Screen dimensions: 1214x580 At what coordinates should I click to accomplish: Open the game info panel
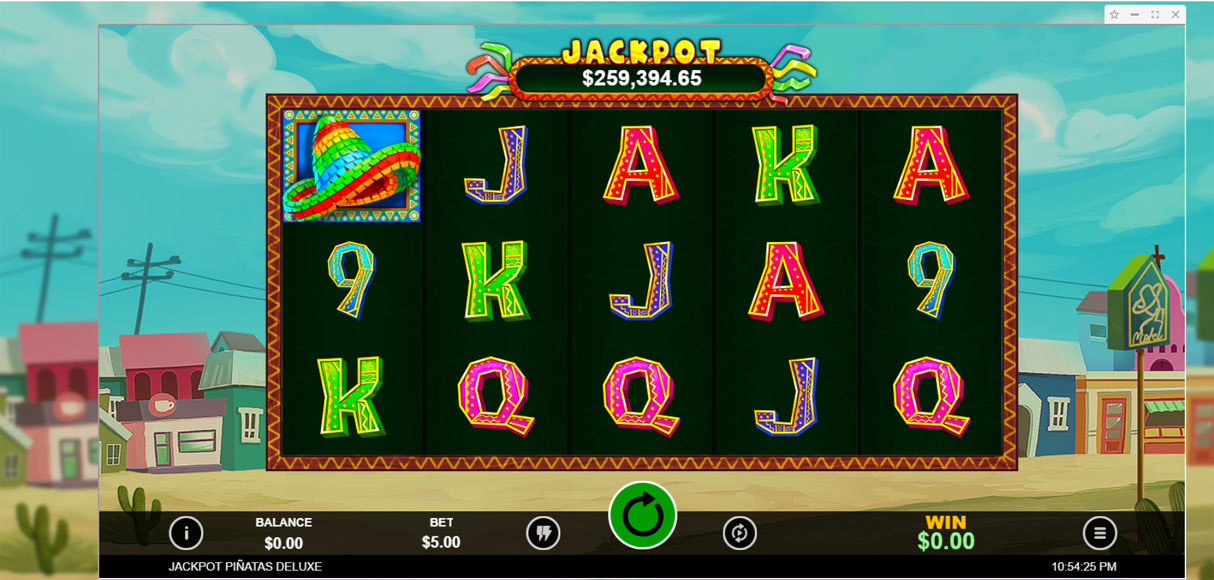click(x=186, y=533)
